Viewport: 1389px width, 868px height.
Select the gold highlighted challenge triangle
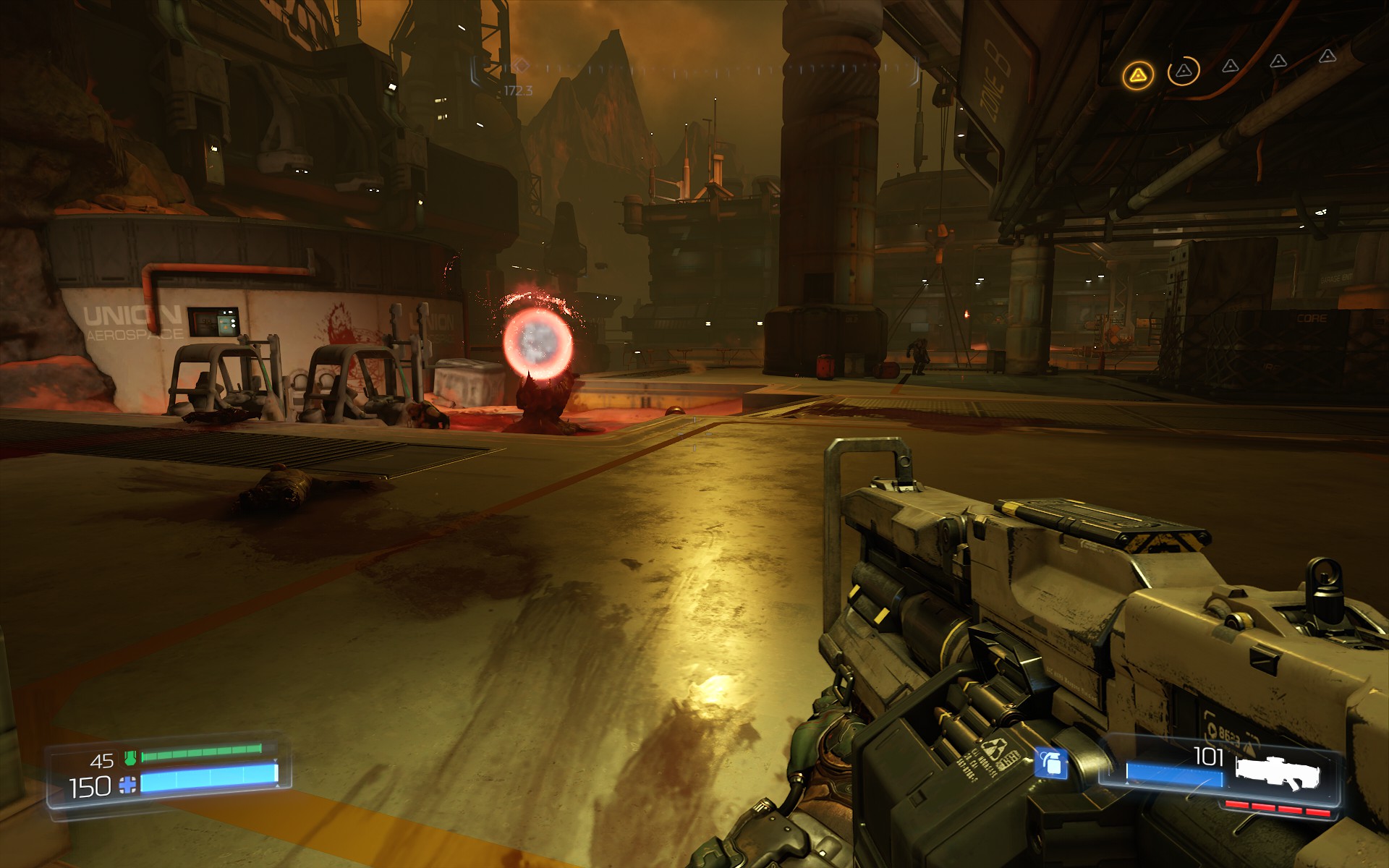[1138, 75]
